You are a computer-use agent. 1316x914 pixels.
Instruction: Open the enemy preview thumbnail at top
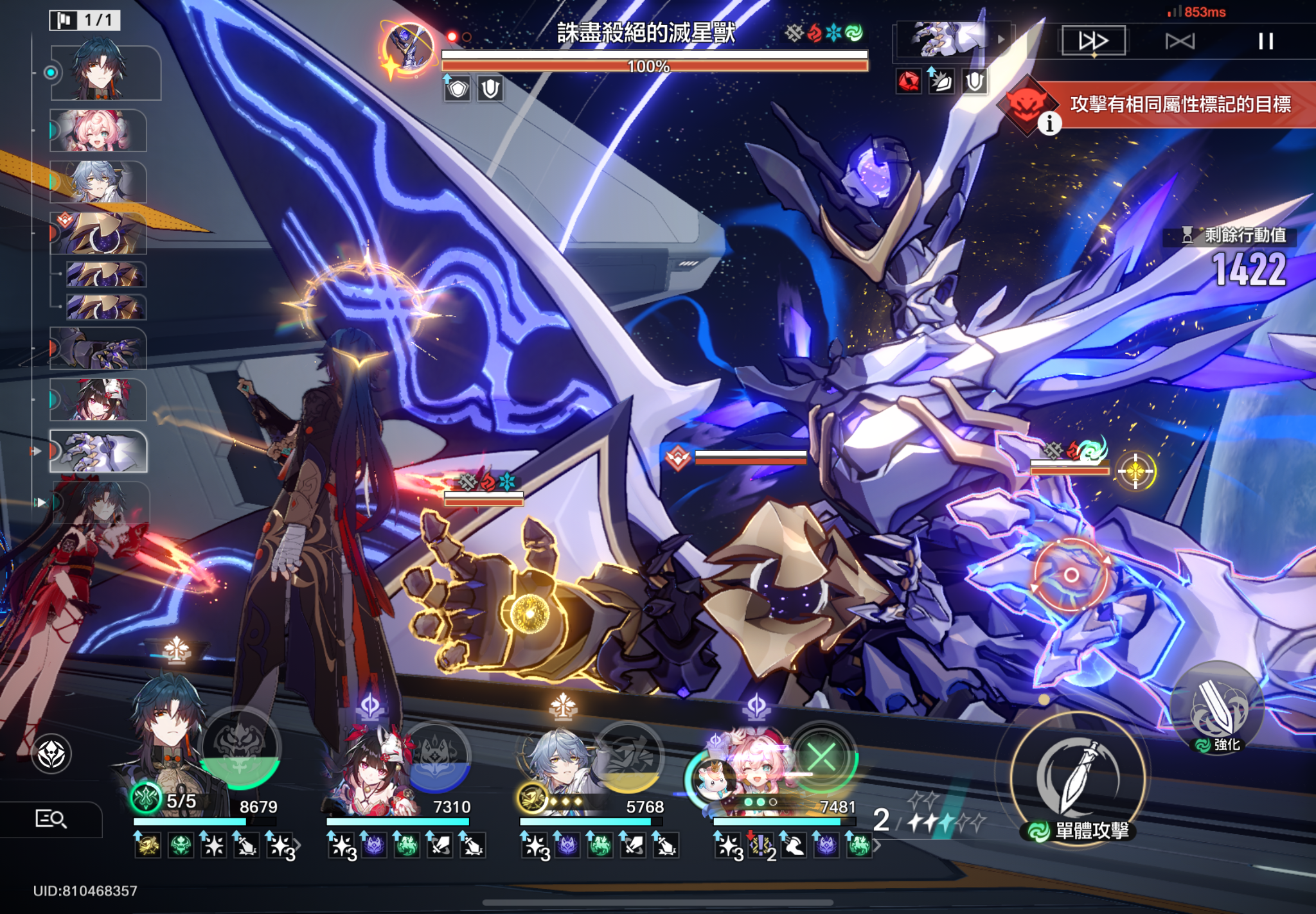click(x=948, y=40)
